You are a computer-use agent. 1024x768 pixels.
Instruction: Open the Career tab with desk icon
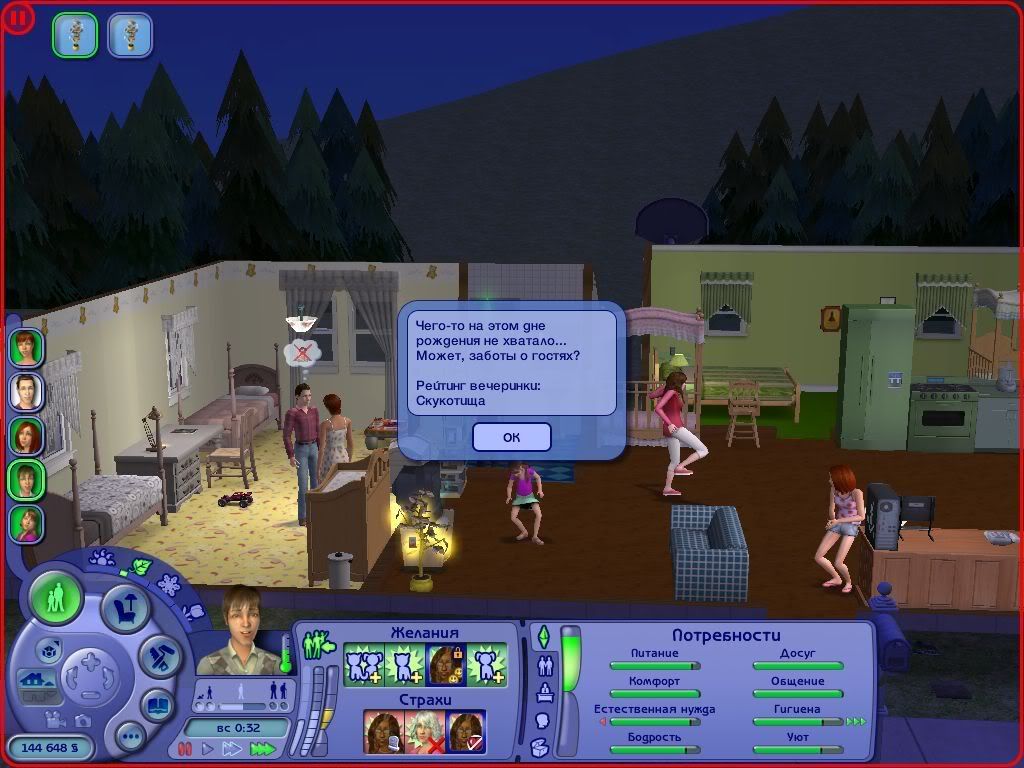point(545,692)
